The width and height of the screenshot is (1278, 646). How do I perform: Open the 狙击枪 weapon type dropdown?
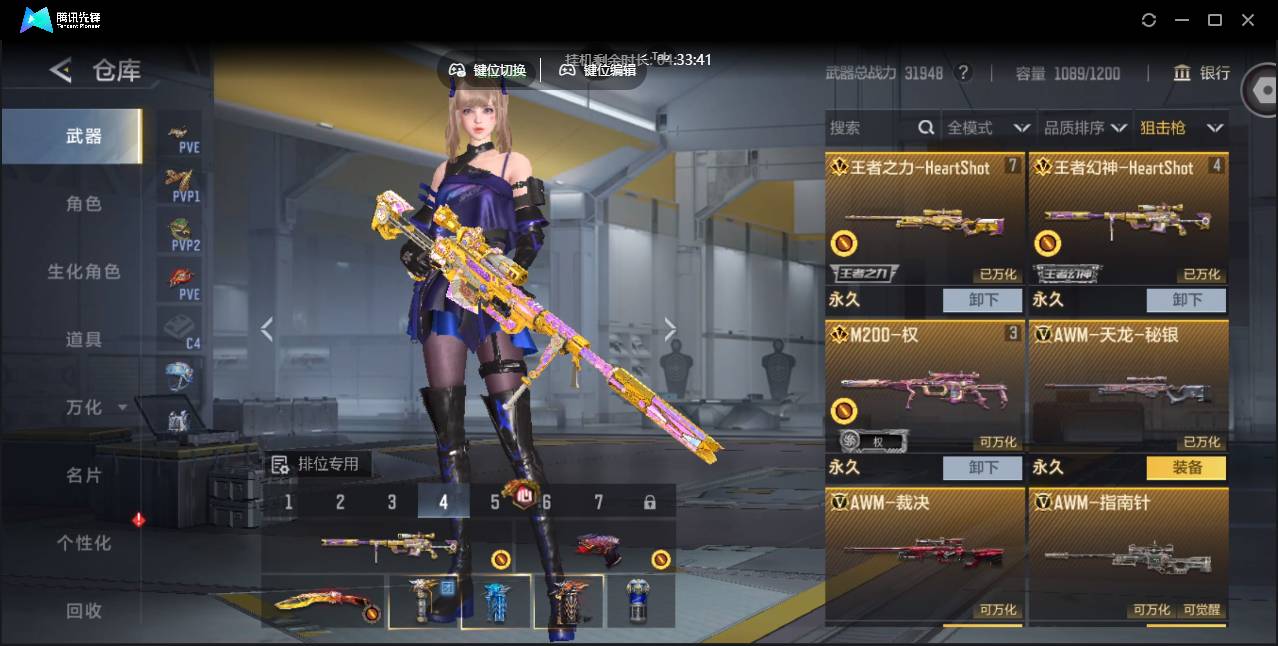(1181, 128)
